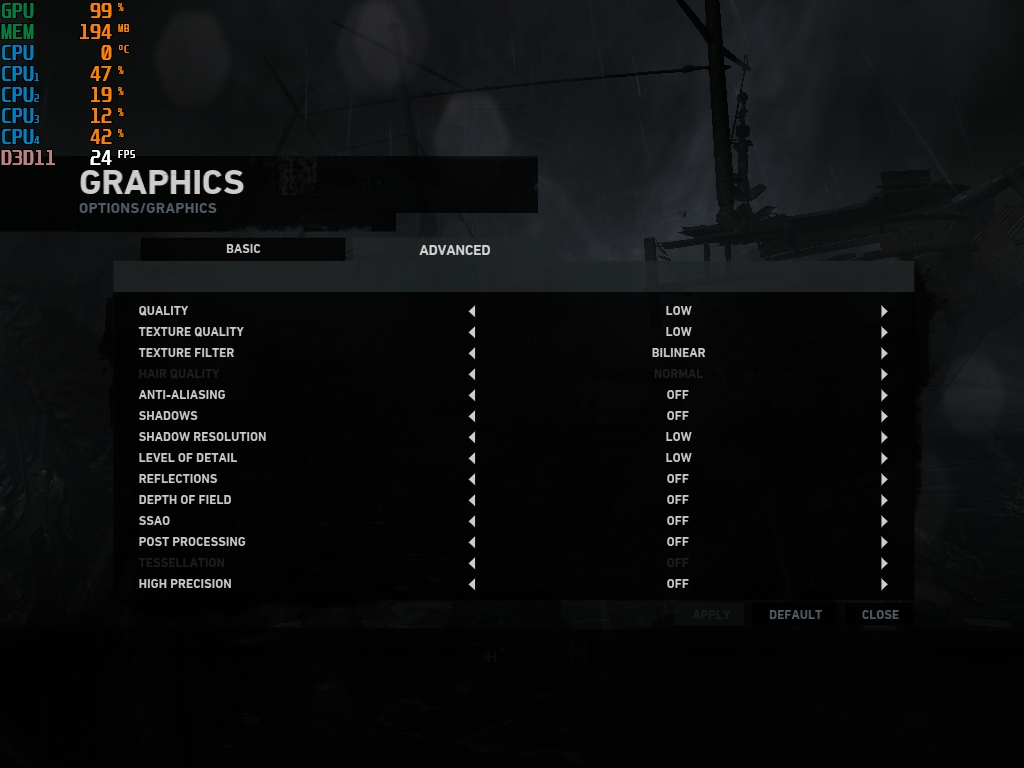
Task: Restore settings with the Default button
Action: tap(795, 615)
